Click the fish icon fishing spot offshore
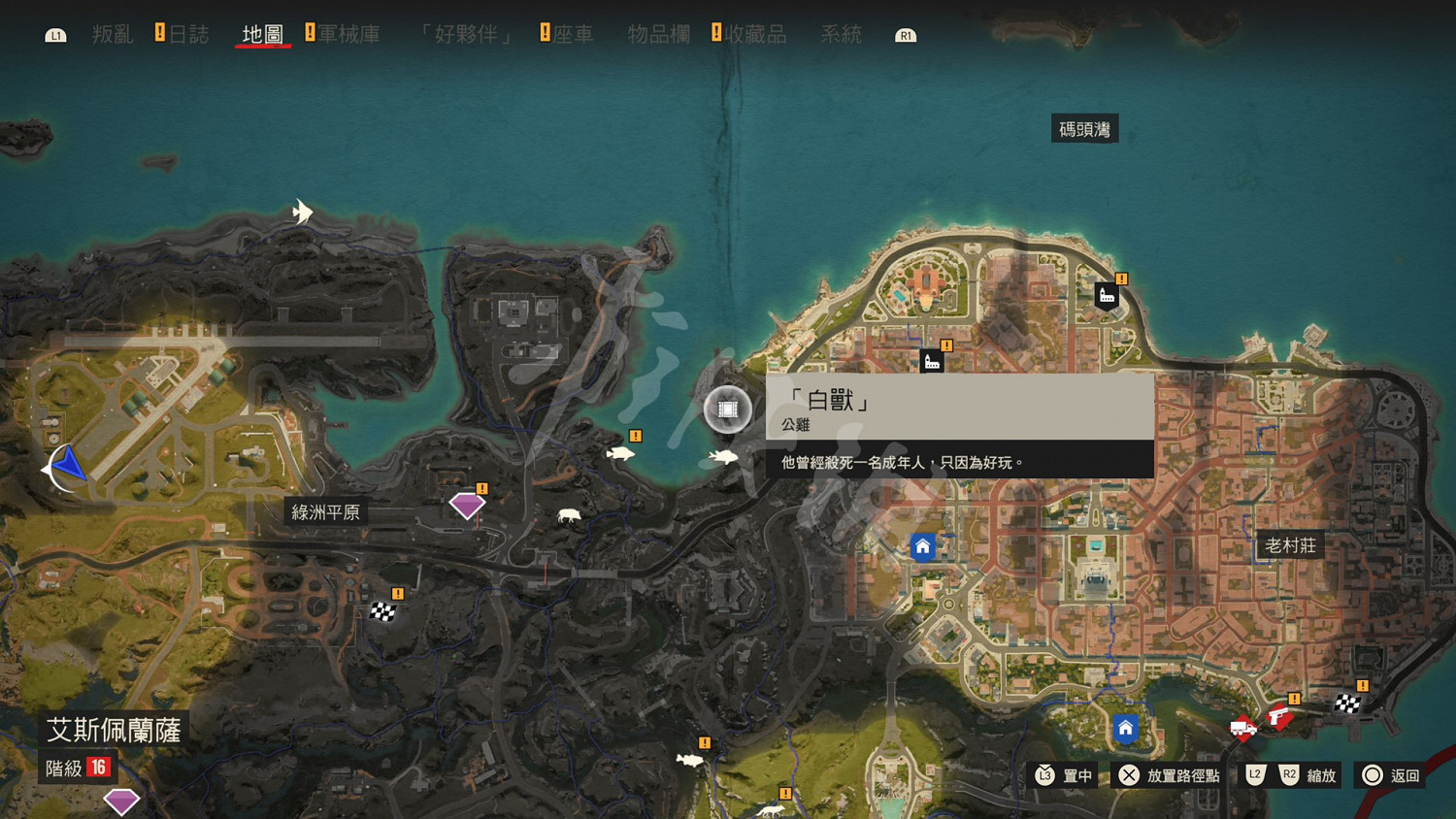This screenshot has width=1456, height=819. click(621, 451)
